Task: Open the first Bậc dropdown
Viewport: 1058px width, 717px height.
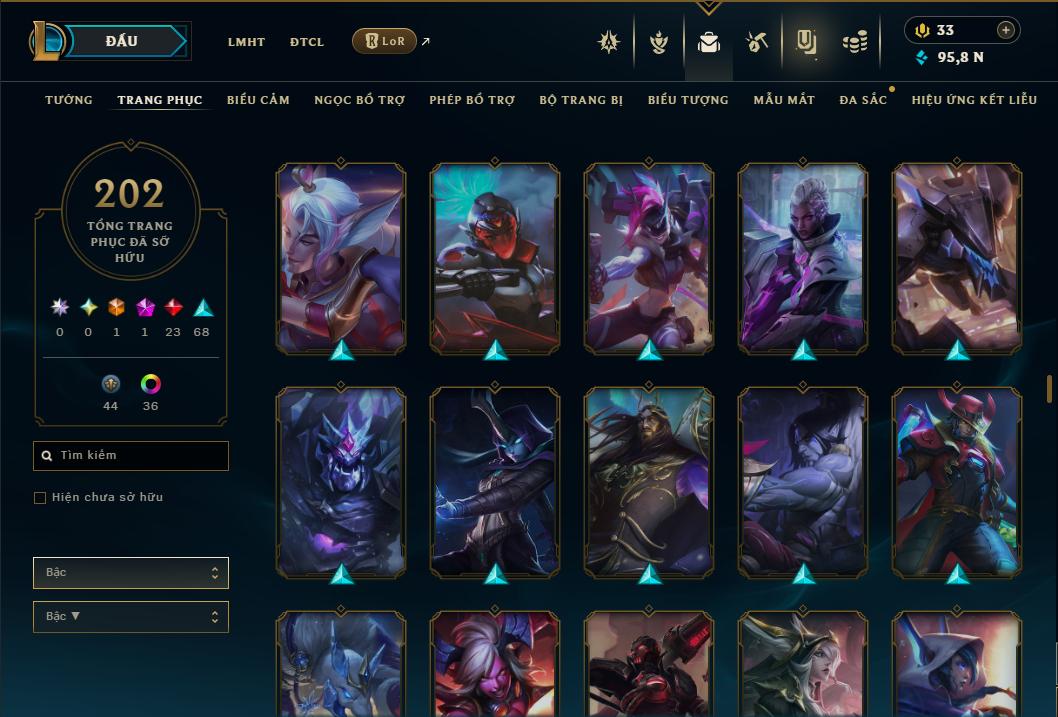Action: 130,573
